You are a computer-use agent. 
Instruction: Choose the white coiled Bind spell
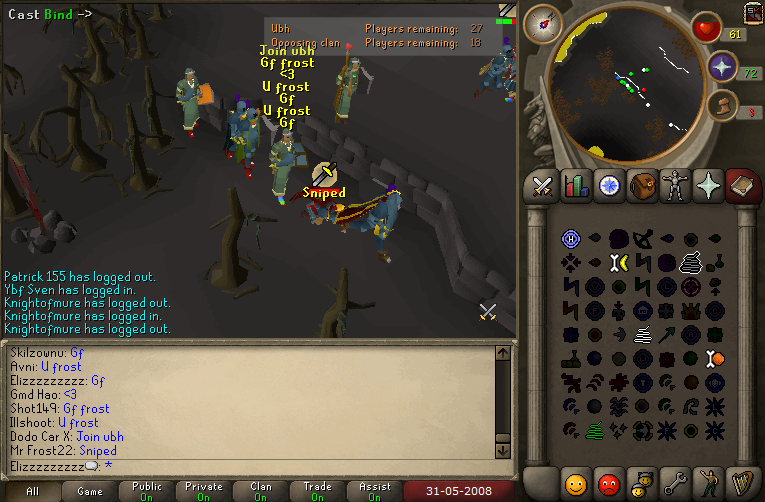coord(691,262)
